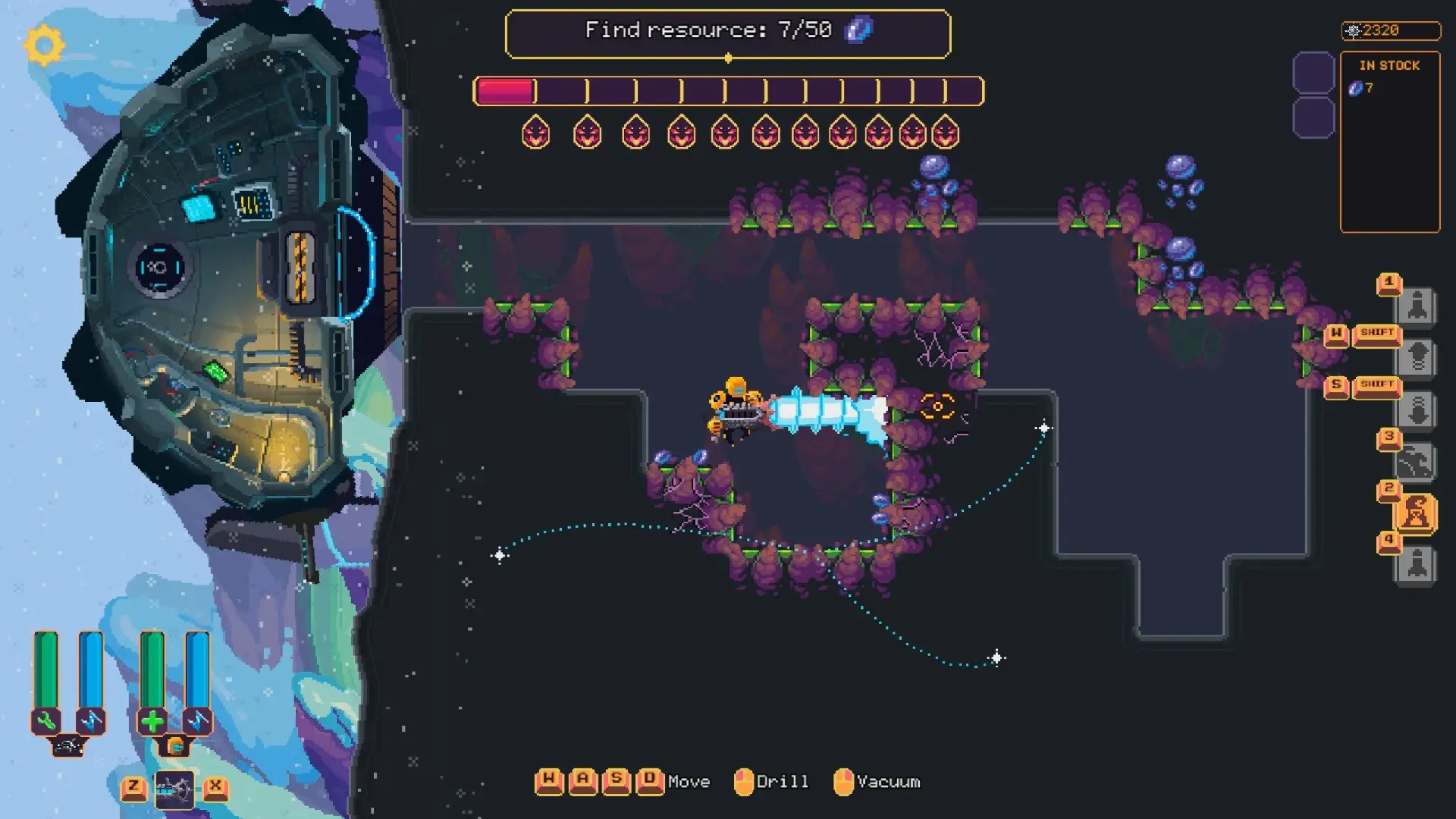Toggle the Vacuum mouse action
The image size is (1456, 819).
842,780
